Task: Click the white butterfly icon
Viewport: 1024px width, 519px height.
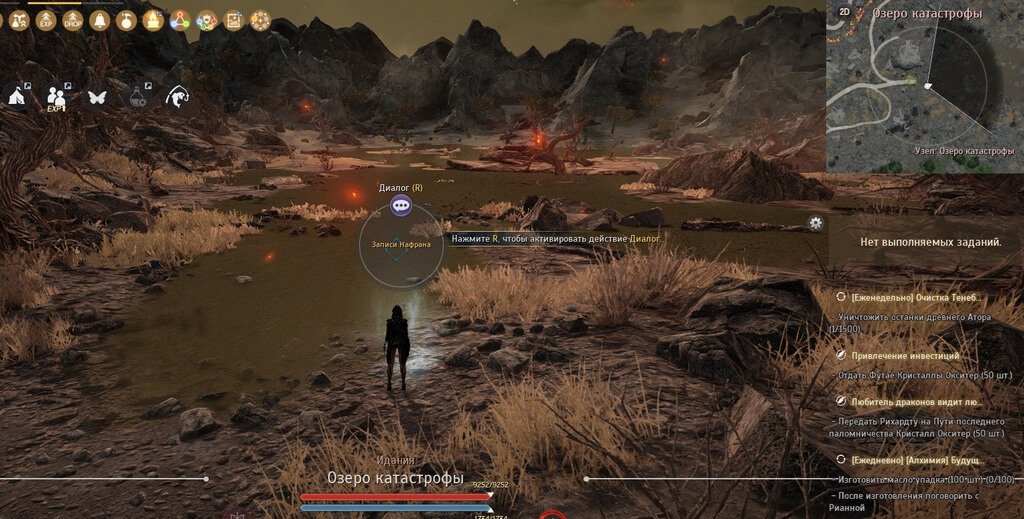Action: 97,97
